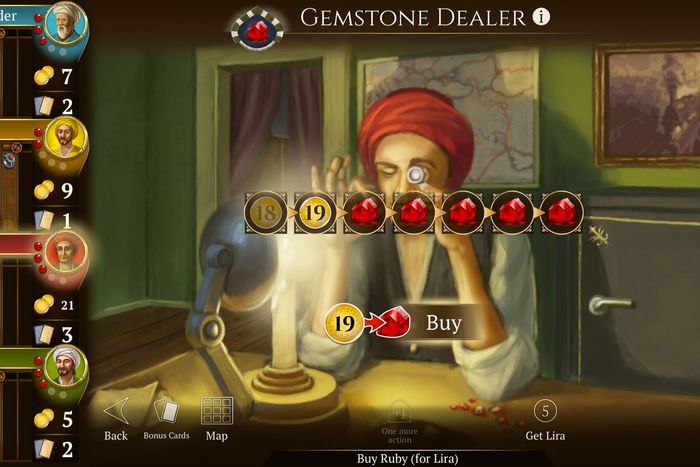Go back from the Gemstone Dealer

click(x=116, y=417)
